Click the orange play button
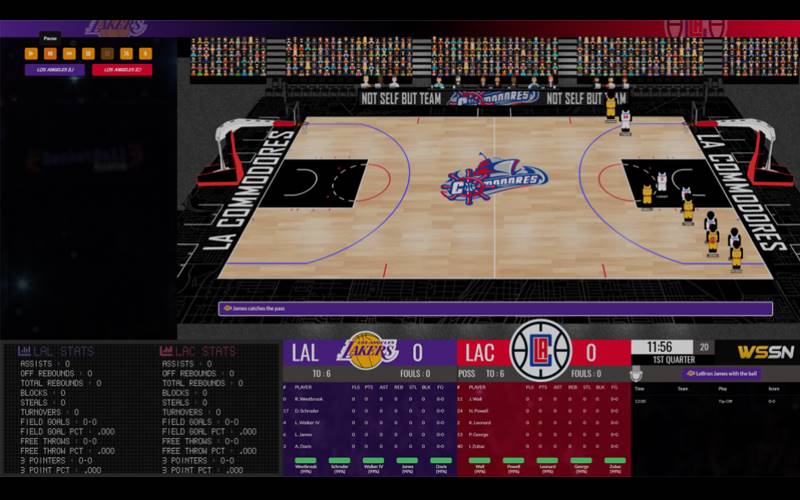 point(32,53)
